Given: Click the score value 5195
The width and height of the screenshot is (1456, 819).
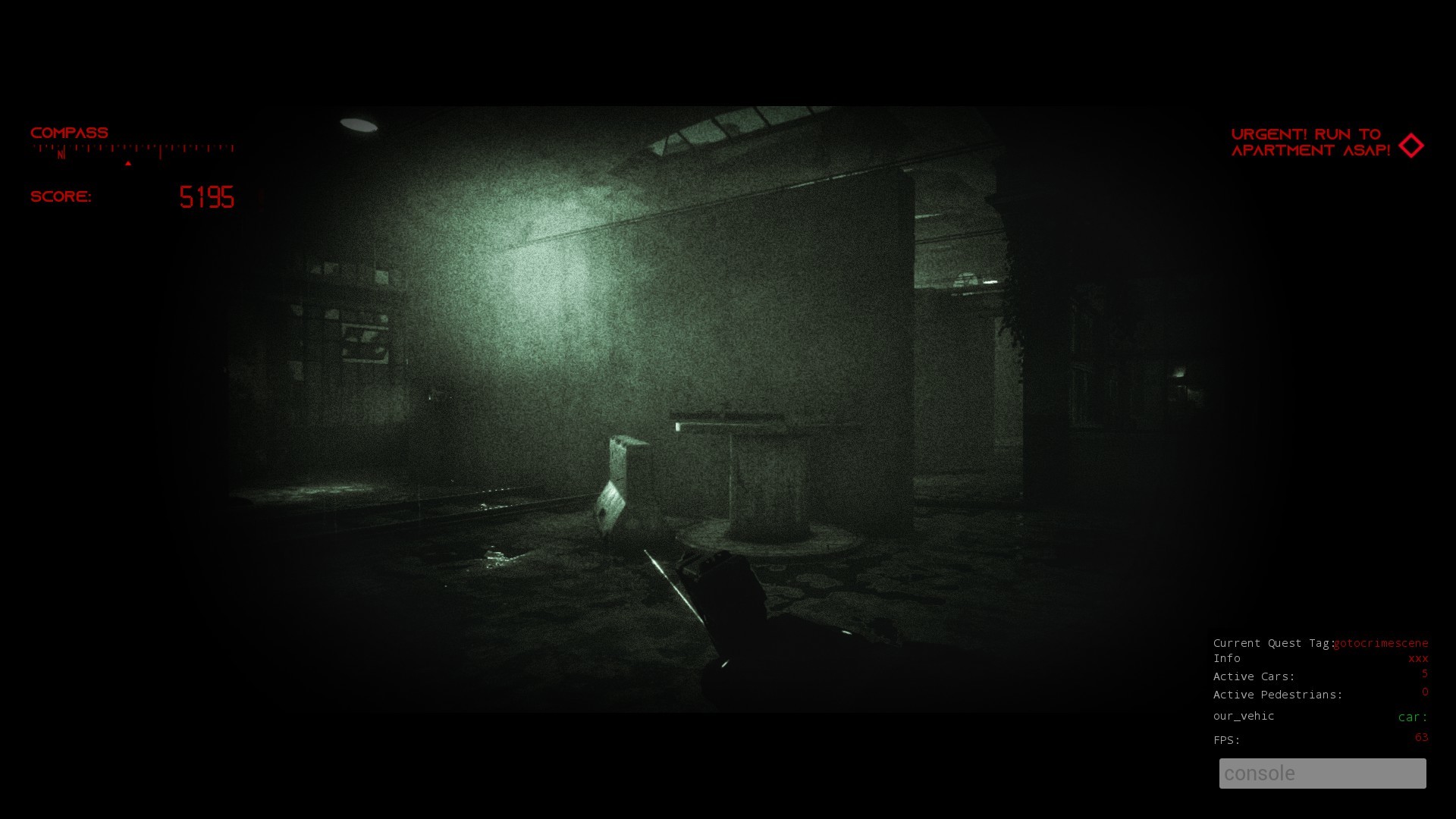Looking at the screenshot, I should coord(206,198).
